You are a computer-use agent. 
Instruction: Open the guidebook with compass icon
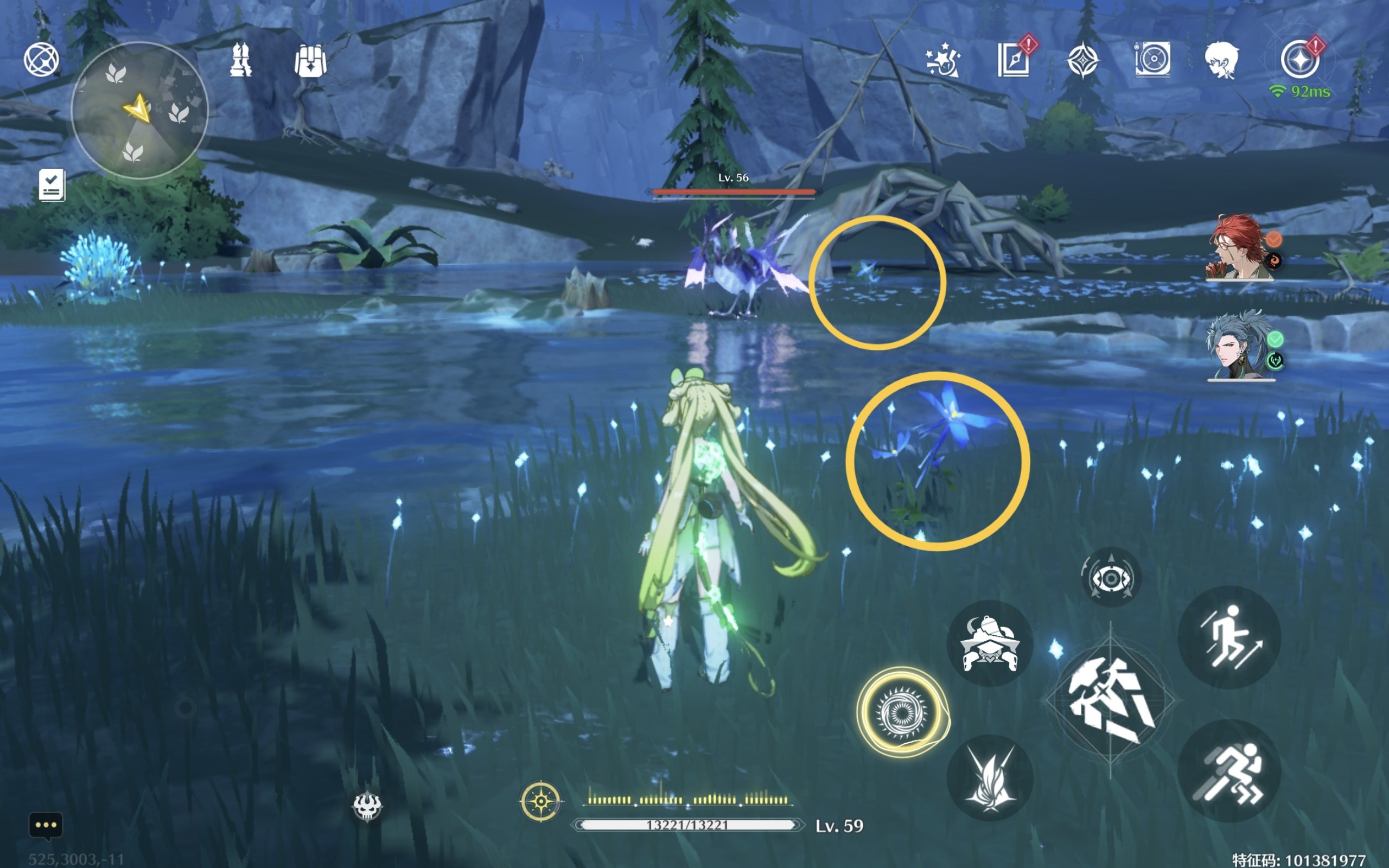pyautogui.click(x=1013, y=60)
